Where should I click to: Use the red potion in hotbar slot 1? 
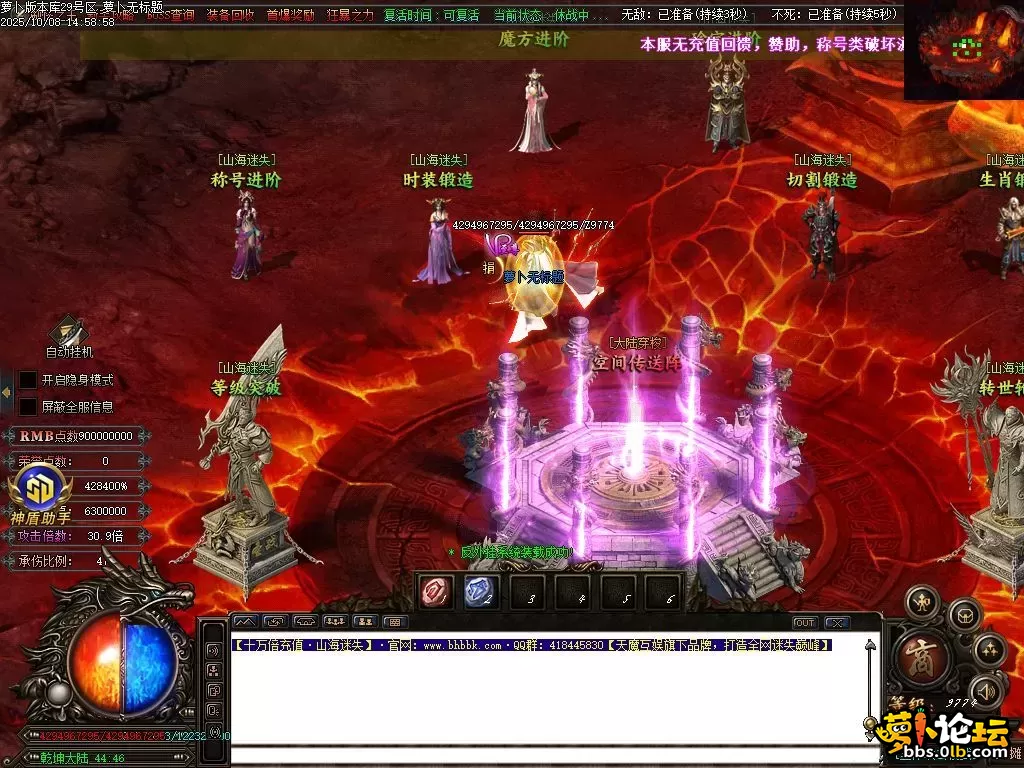click(436, 592)
